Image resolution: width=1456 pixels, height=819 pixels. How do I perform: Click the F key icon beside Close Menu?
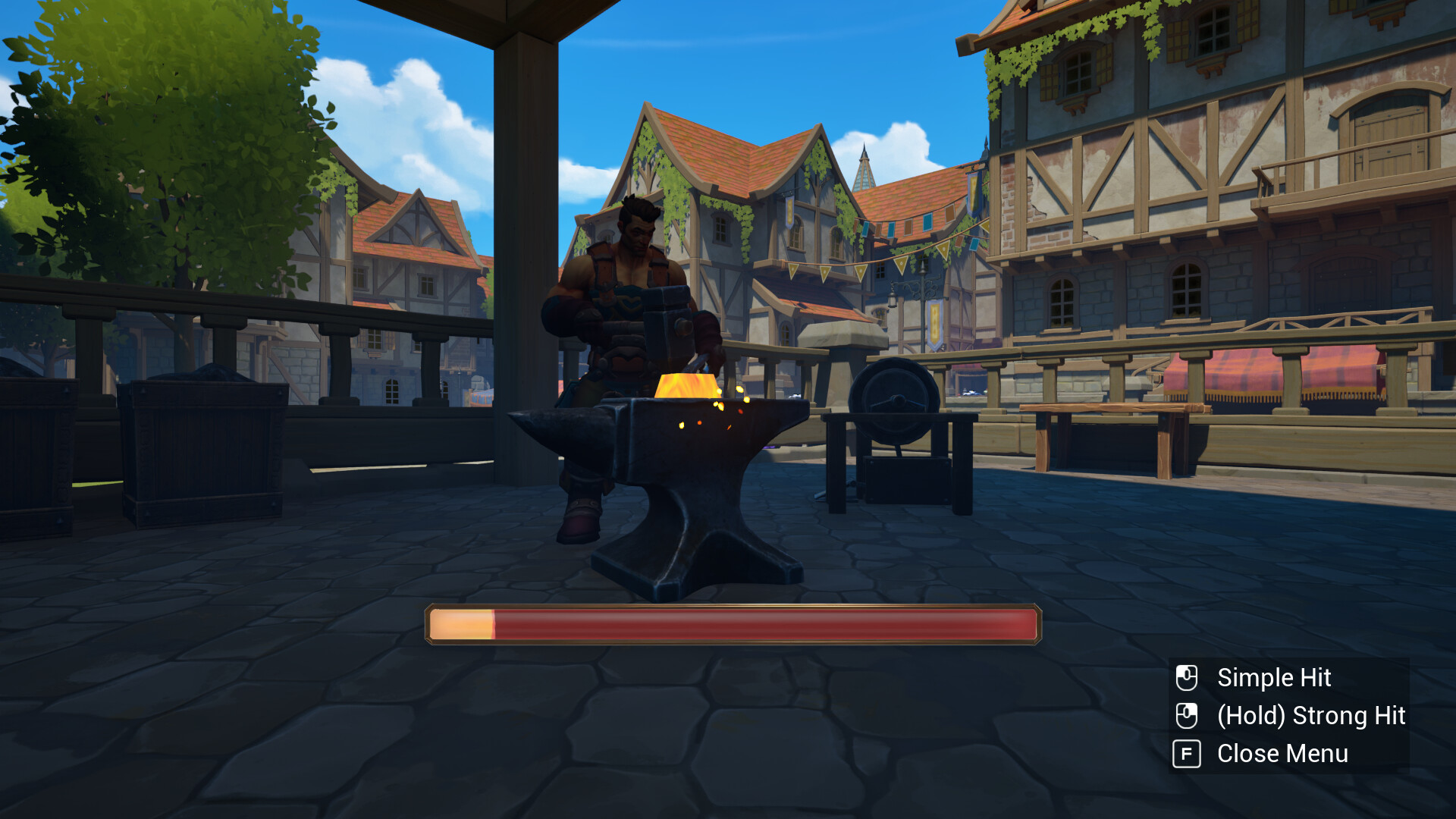pos(1186,754)
